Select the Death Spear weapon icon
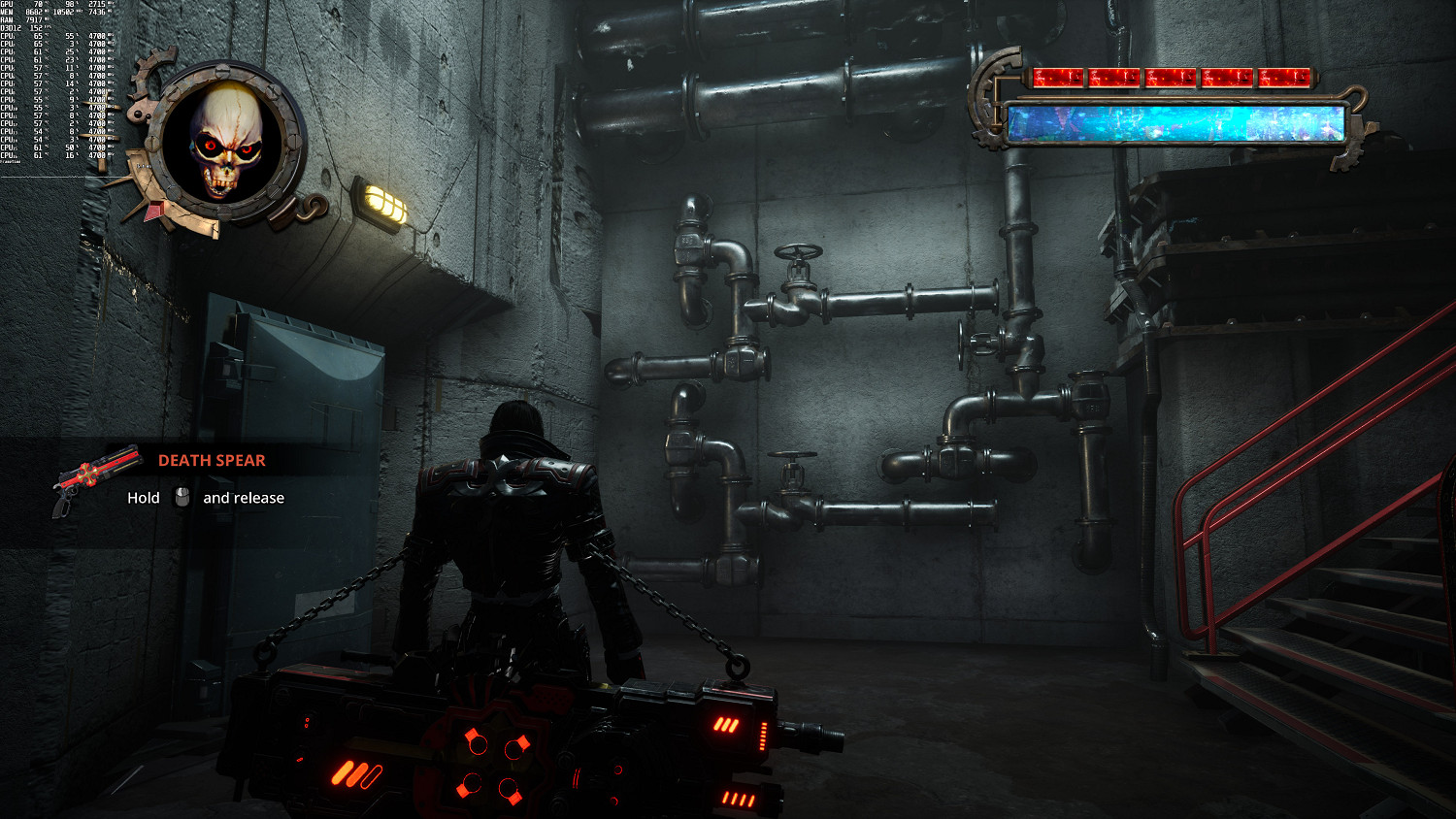 [95, 478]
